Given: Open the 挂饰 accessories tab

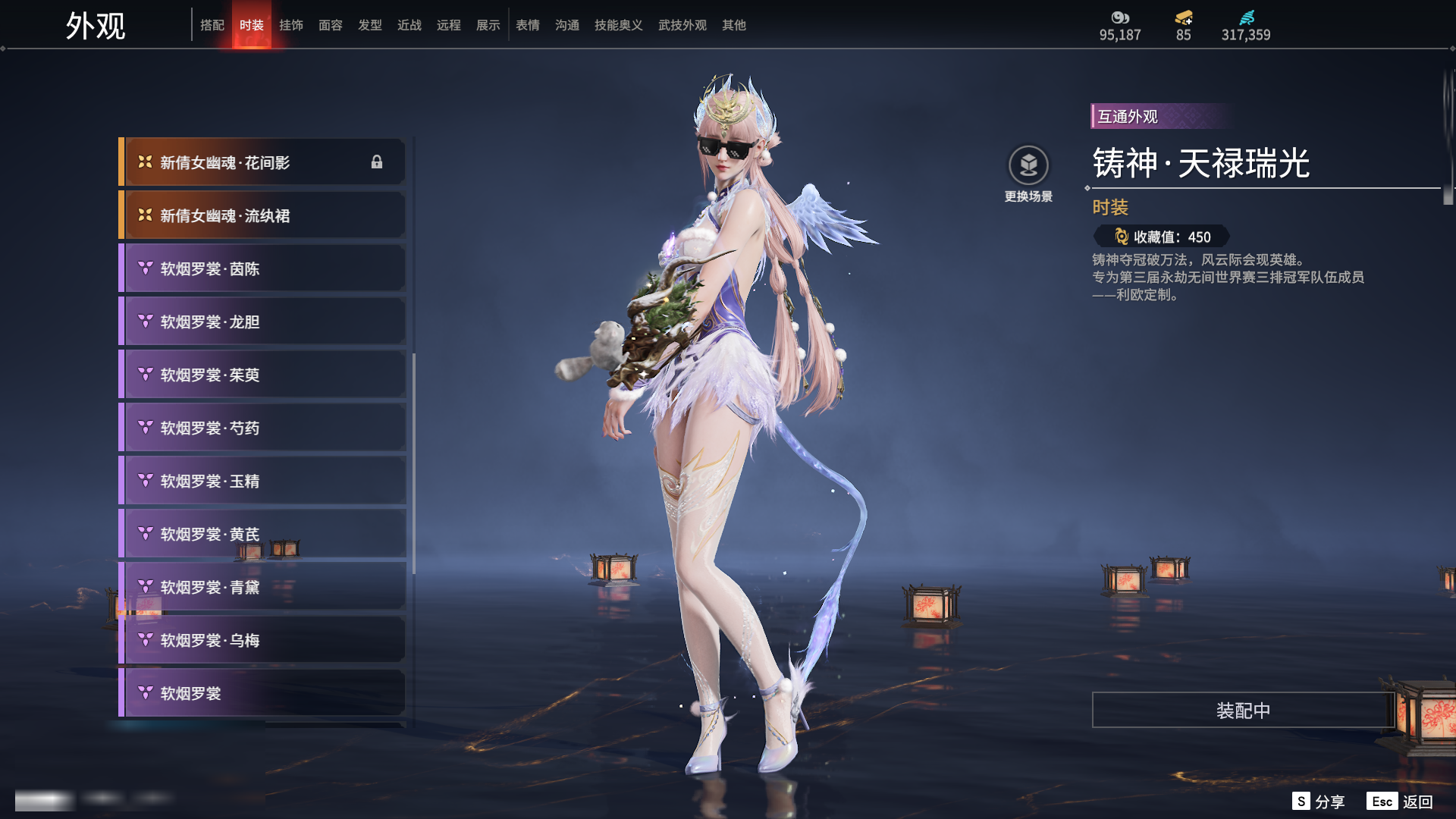Looking at the screenshot, I should click(x=291, y=25).
